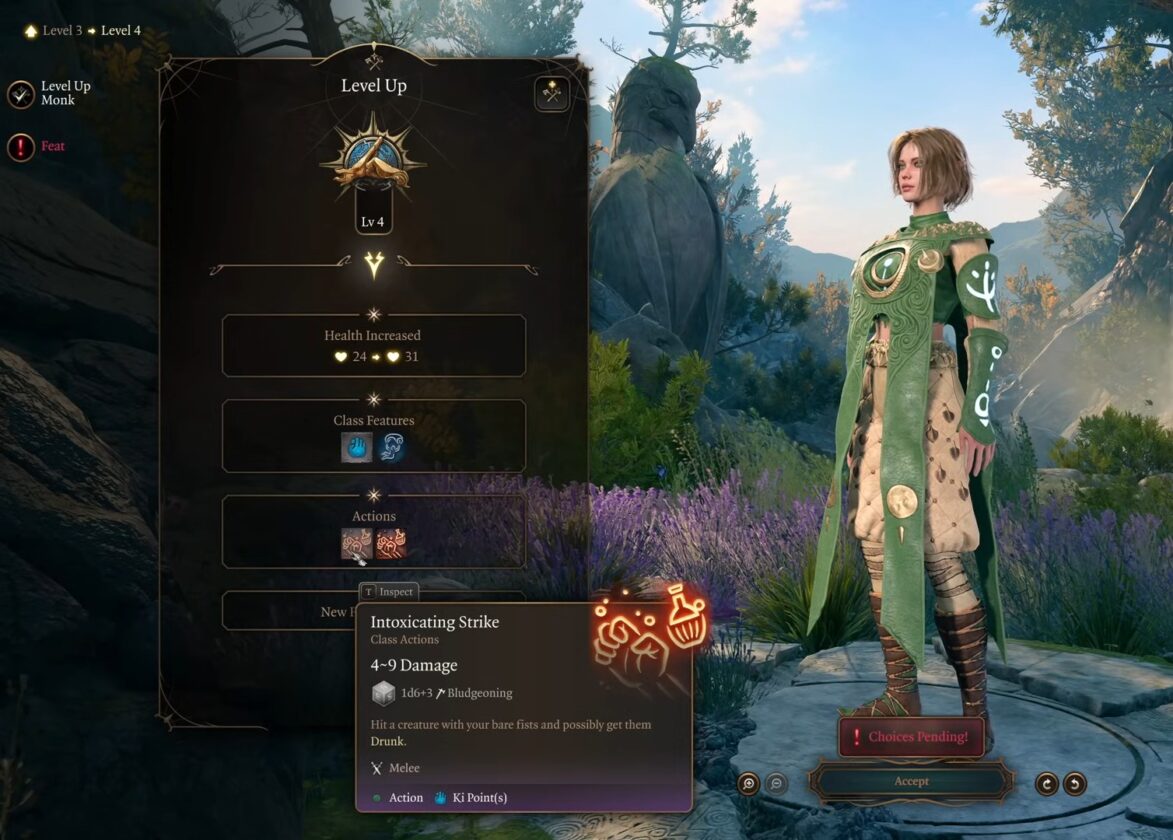
Task: Inspect the blue swirling figure class feature
Action: [x=391, y=447]
